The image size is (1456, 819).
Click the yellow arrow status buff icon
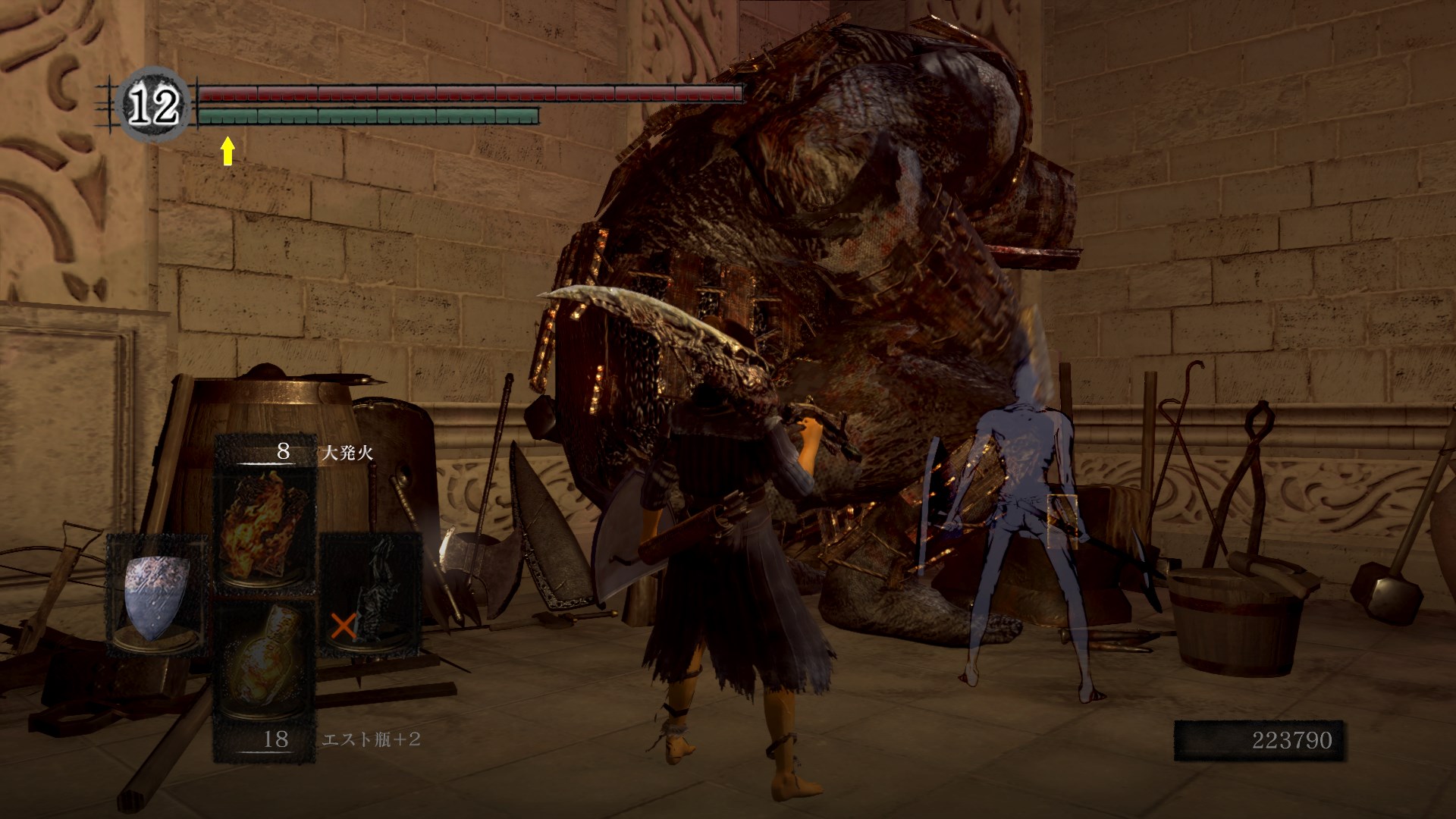click(227, 151)
